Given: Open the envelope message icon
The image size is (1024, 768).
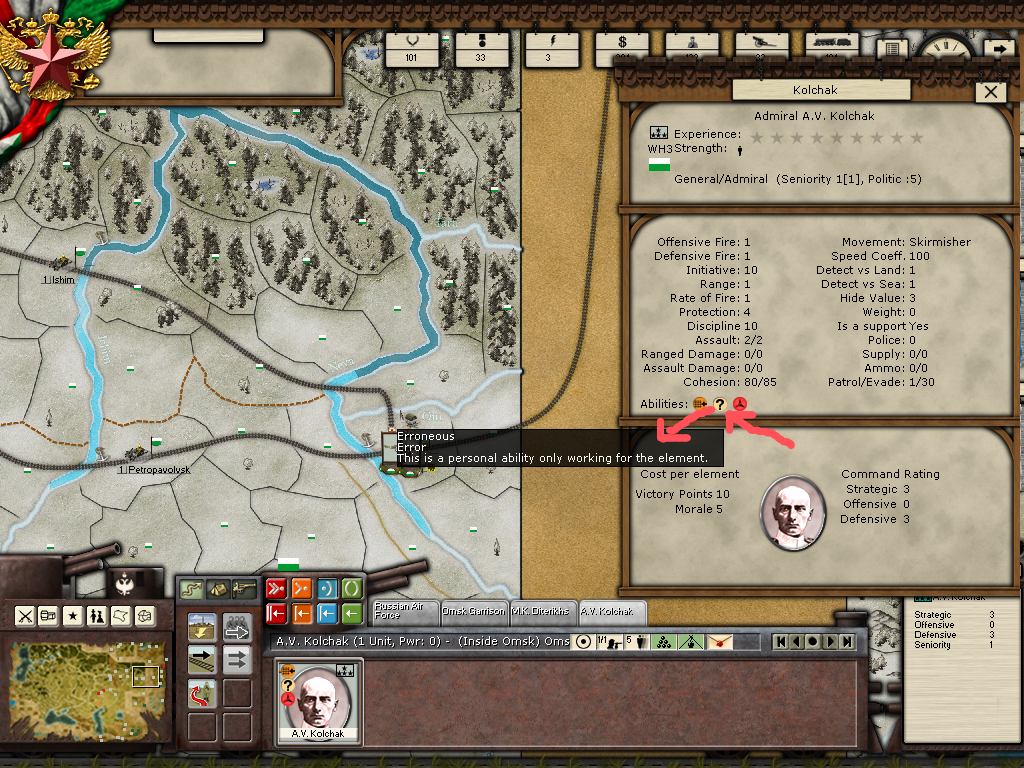Looking at the screenshot, I should [718, 642].
